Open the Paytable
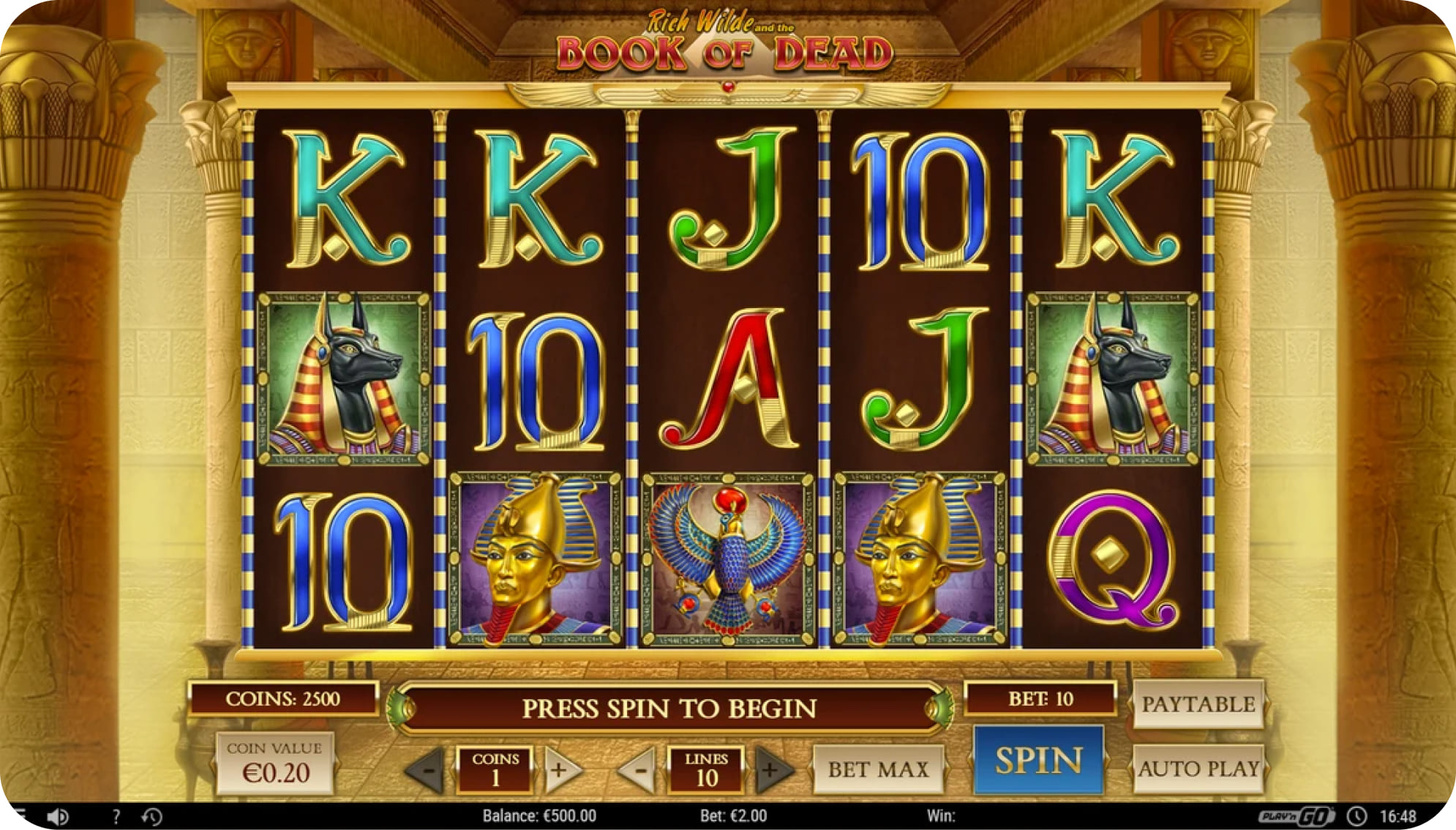 click(x=1198, y=704)
